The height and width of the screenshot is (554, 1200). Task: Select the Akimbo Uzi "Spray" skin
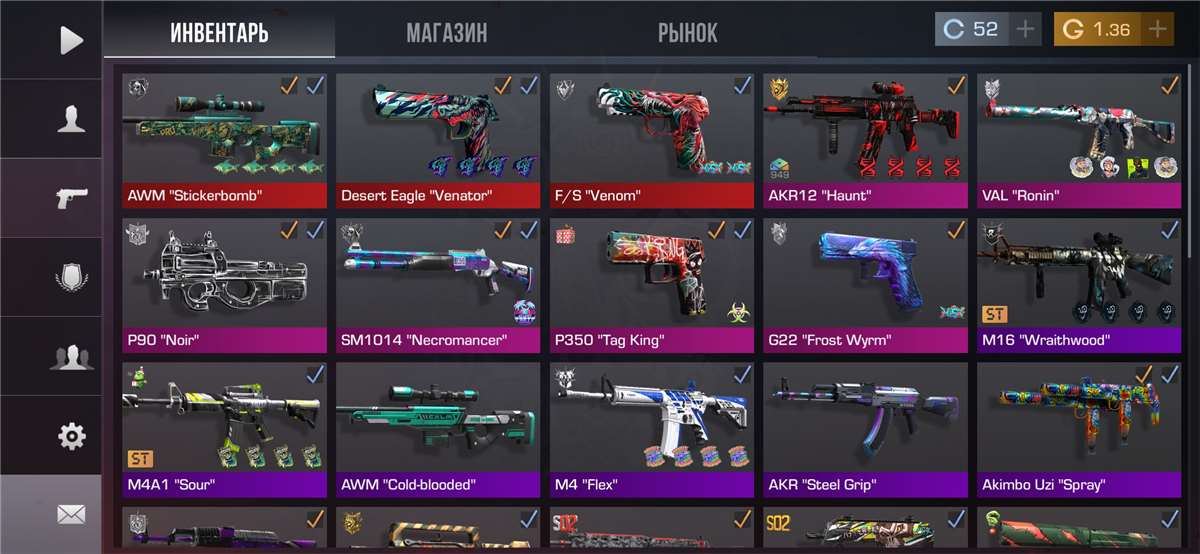point(1079,428)
